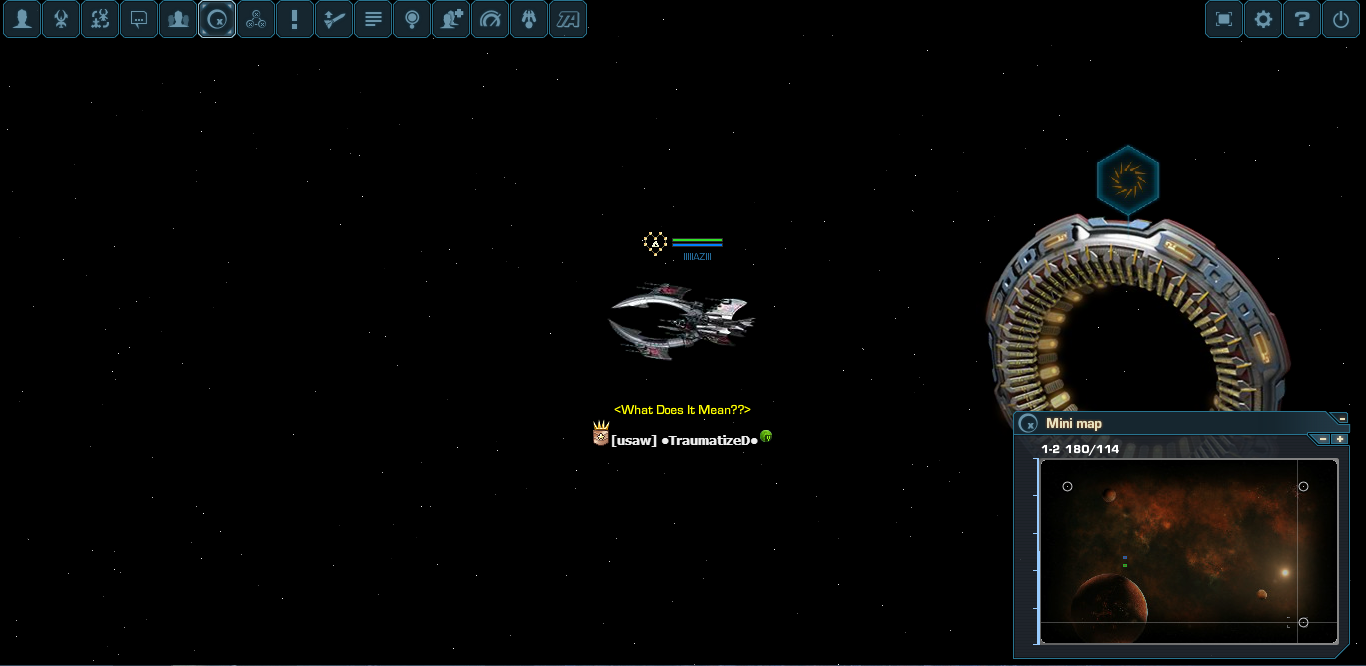Open the speedometer gauge window

point(490,19)
